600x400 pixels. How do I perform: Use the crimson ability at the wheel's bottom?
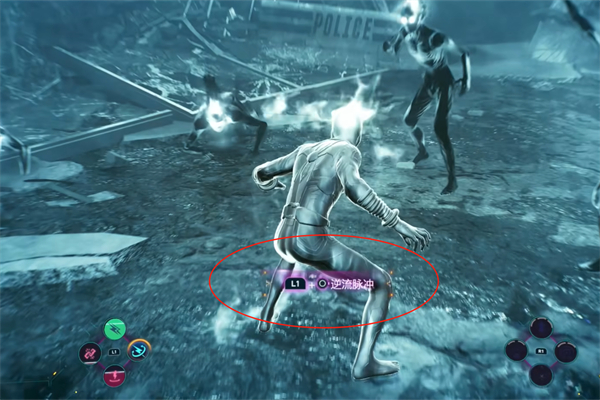[114, 375]
